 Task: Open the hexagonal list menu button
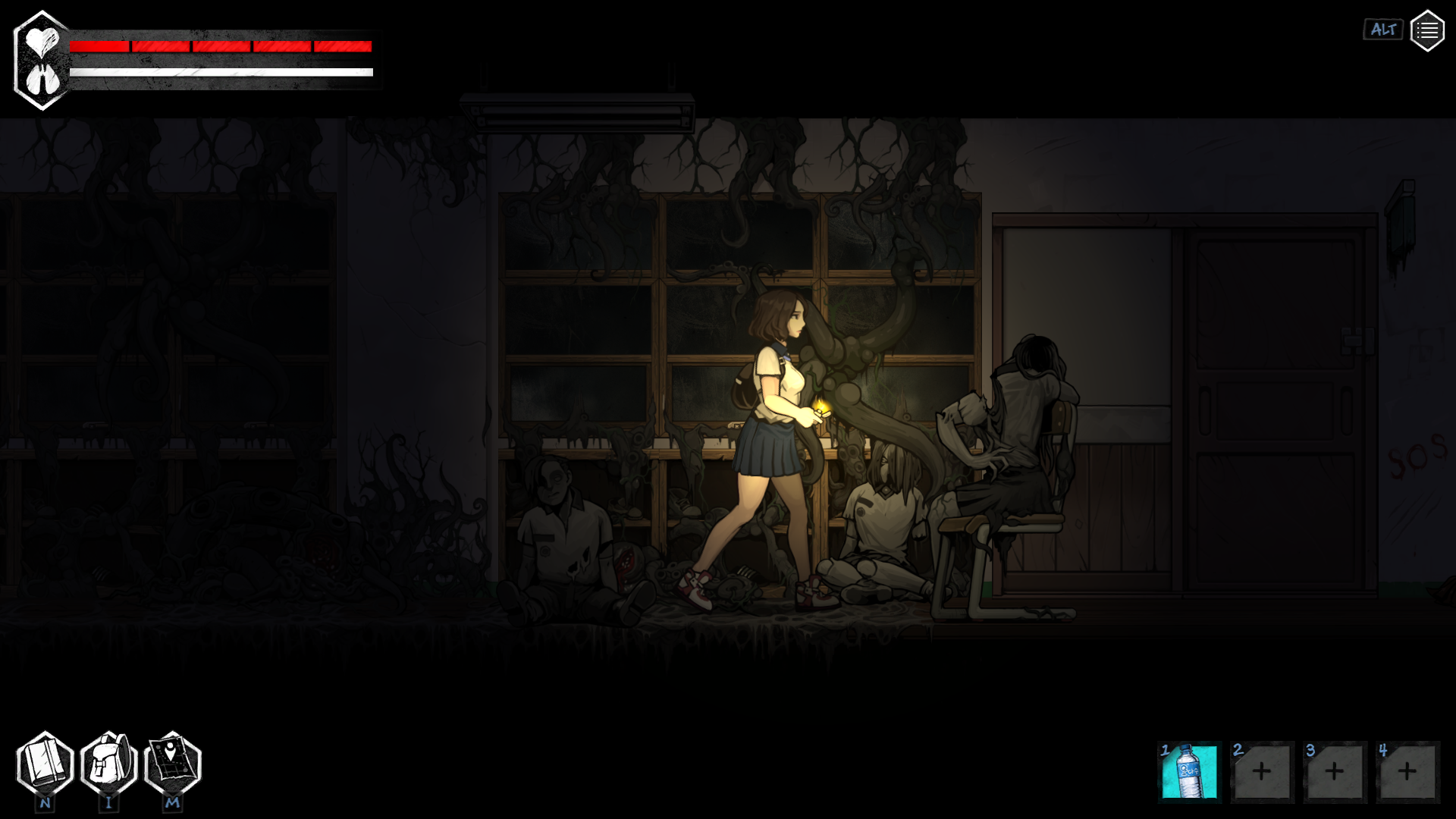[x=1426, y=31]
